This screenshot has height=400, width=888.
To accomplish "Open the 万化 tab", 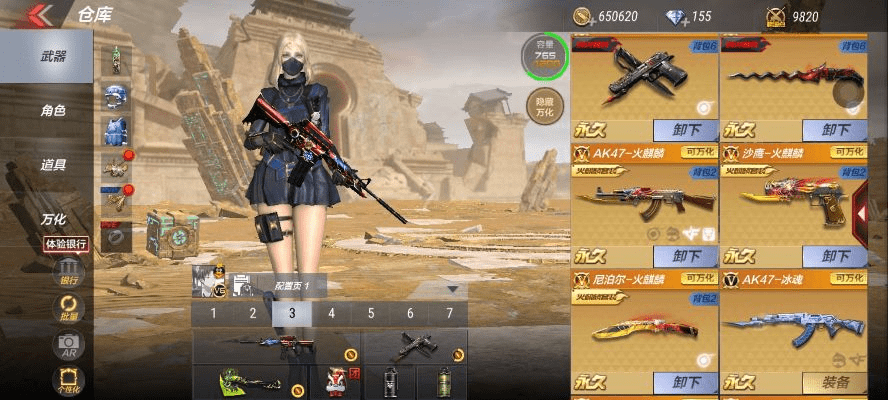I will click(x=52, y=219).
